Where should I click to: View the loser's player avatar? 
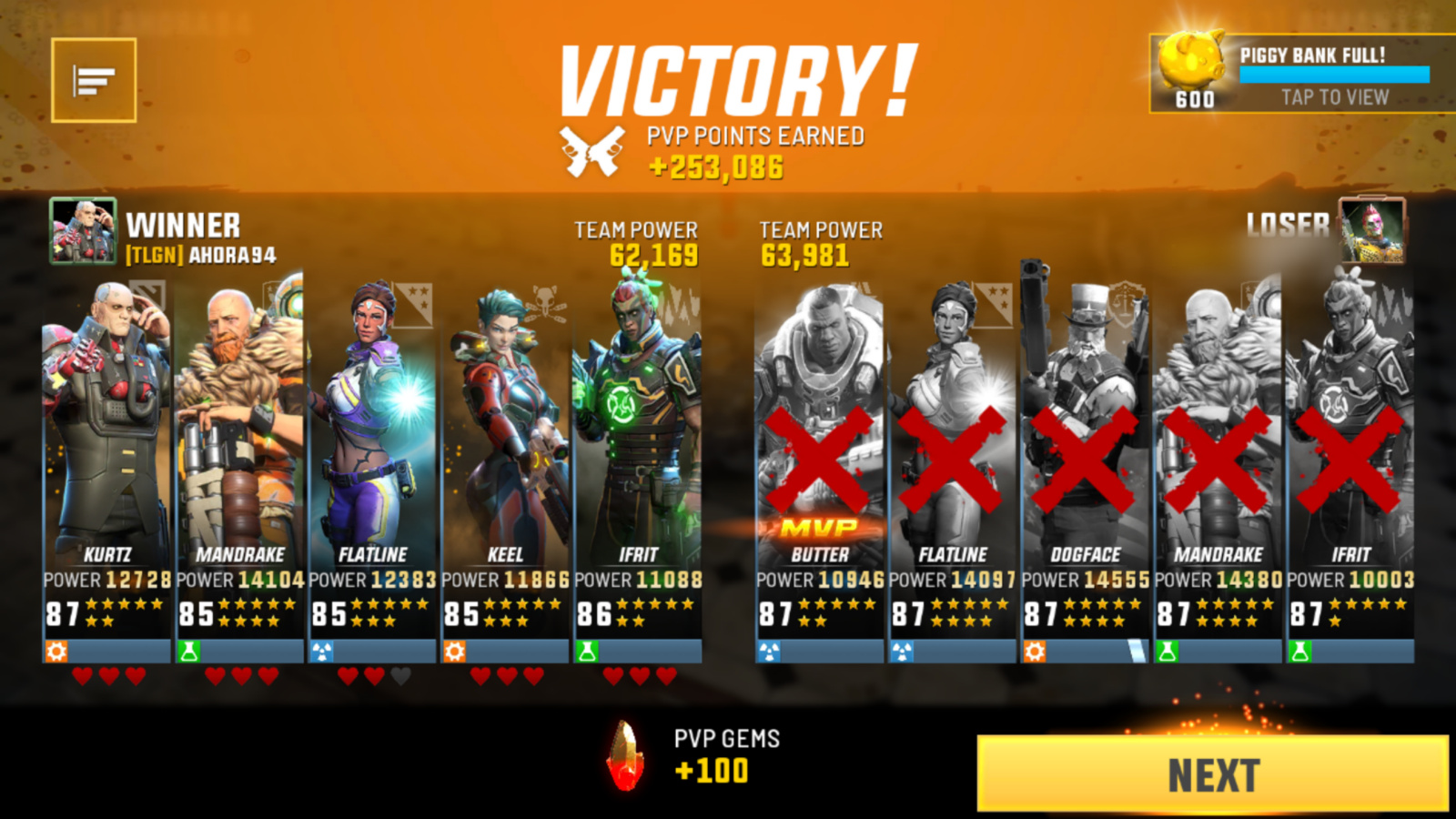pyautogui.click(x=1372, y=231)
